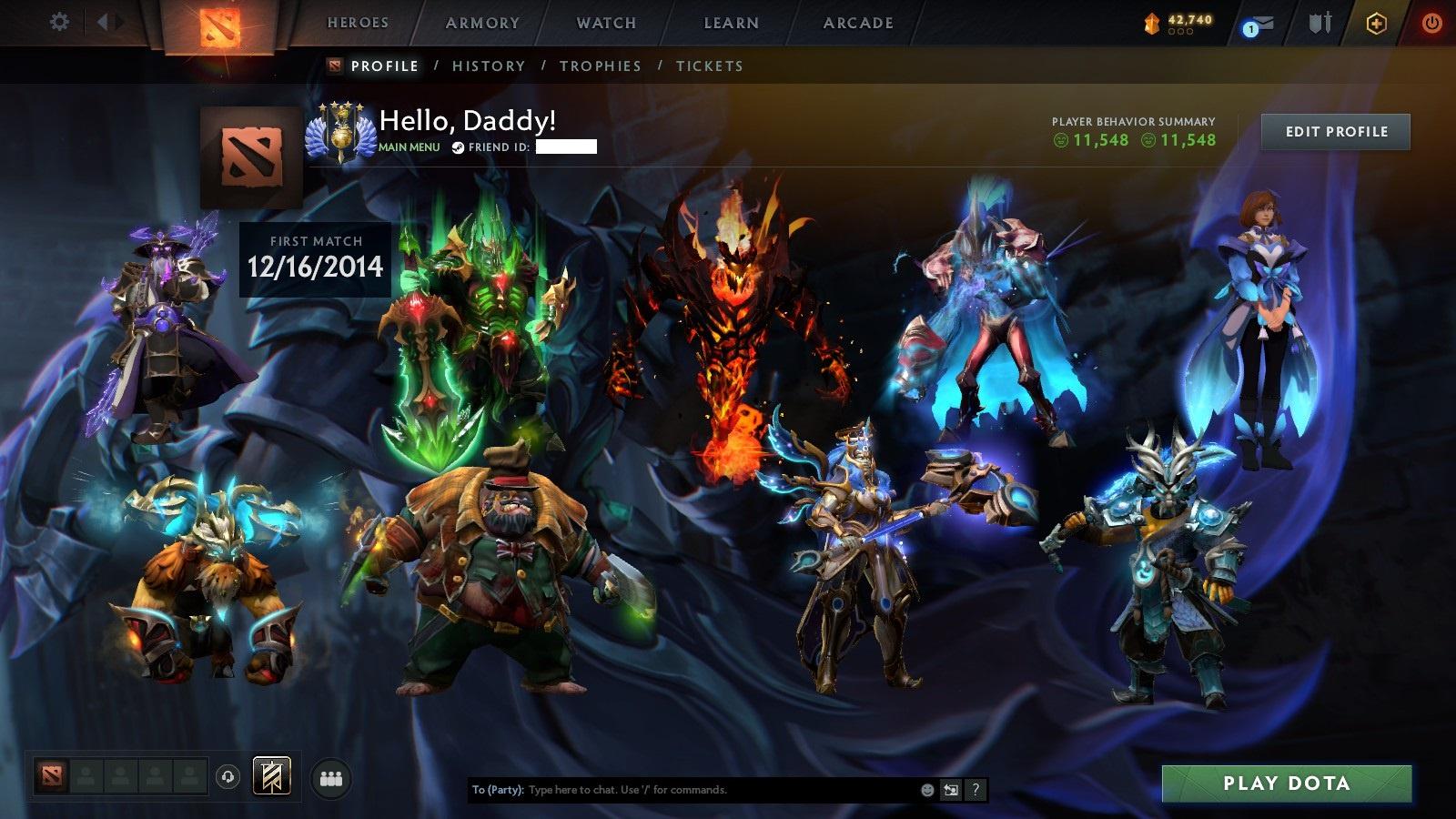
Task: Click inside the party chat input field
Action: (x=637, y=791)
